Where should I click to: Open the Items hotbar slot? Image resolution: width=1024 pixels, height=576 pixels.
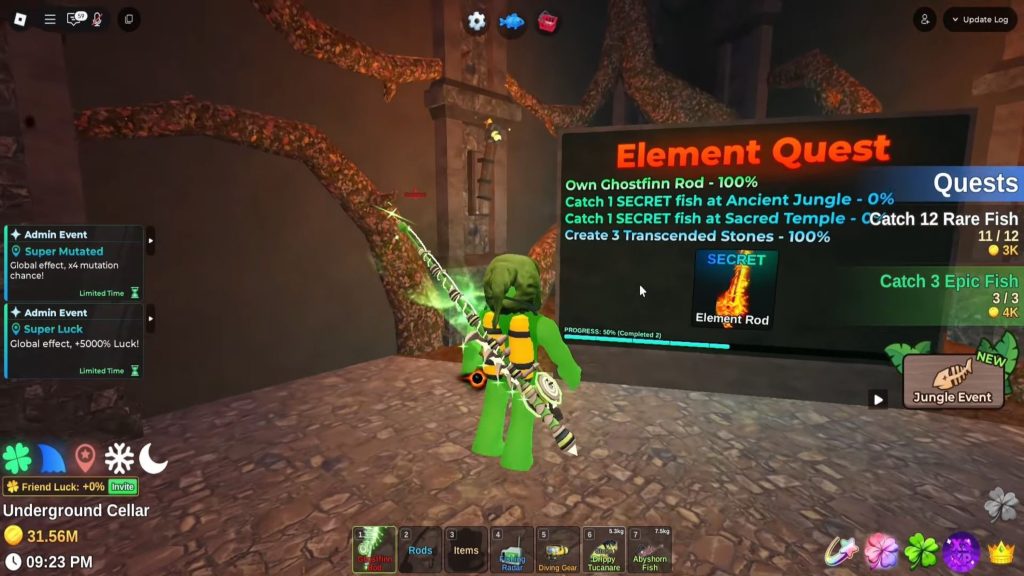(466, 549)
